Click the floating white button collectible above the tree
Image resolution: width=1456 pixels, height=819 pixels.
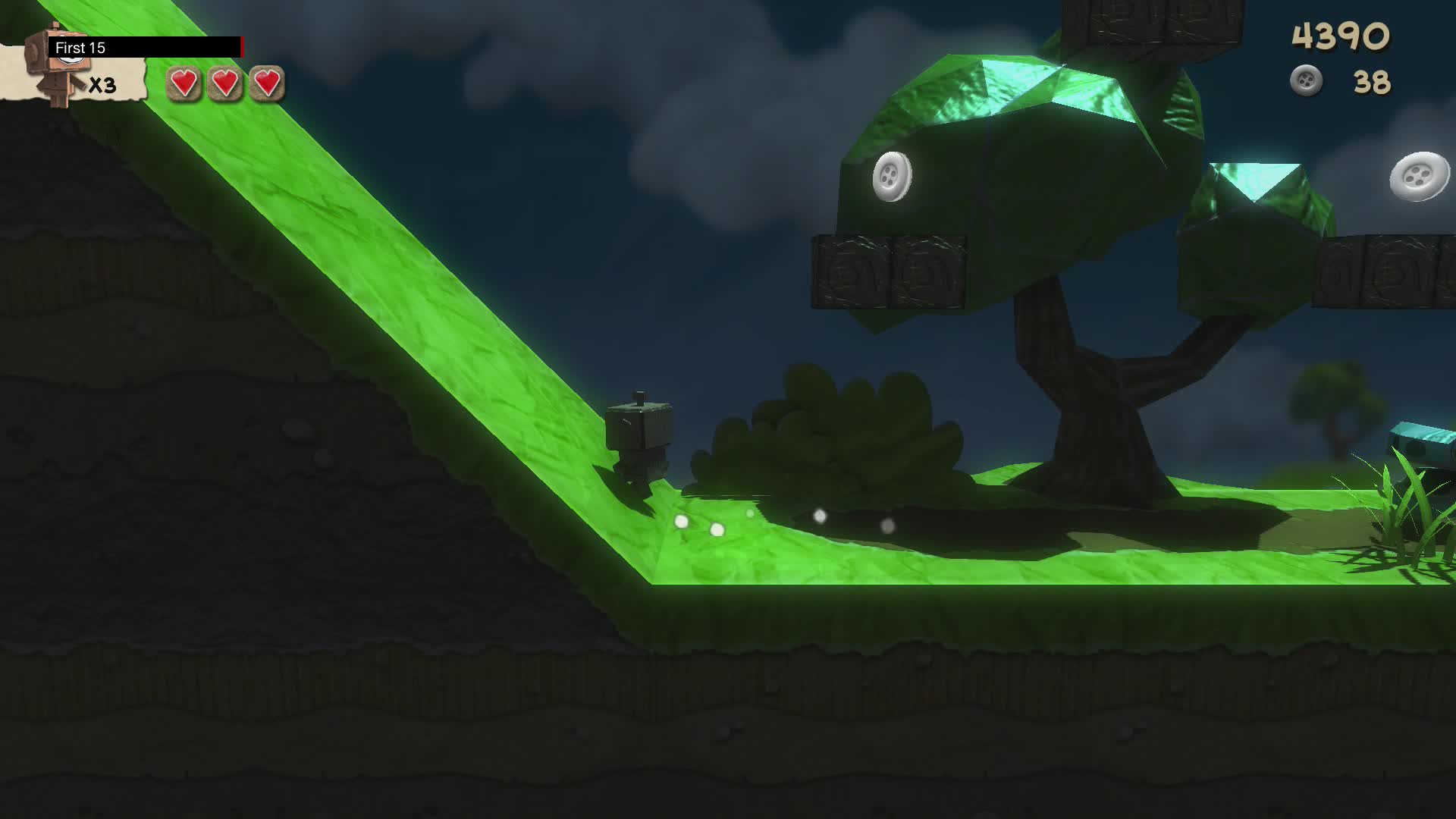tap(893, 177)
